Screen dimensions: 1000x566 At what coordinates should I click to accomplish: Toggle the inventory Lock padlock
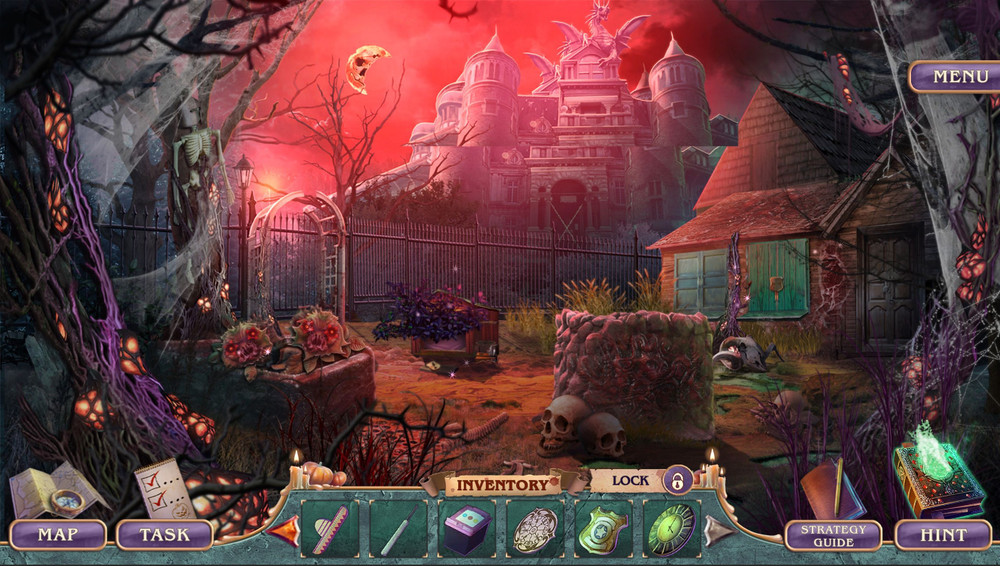coord(678,480)
